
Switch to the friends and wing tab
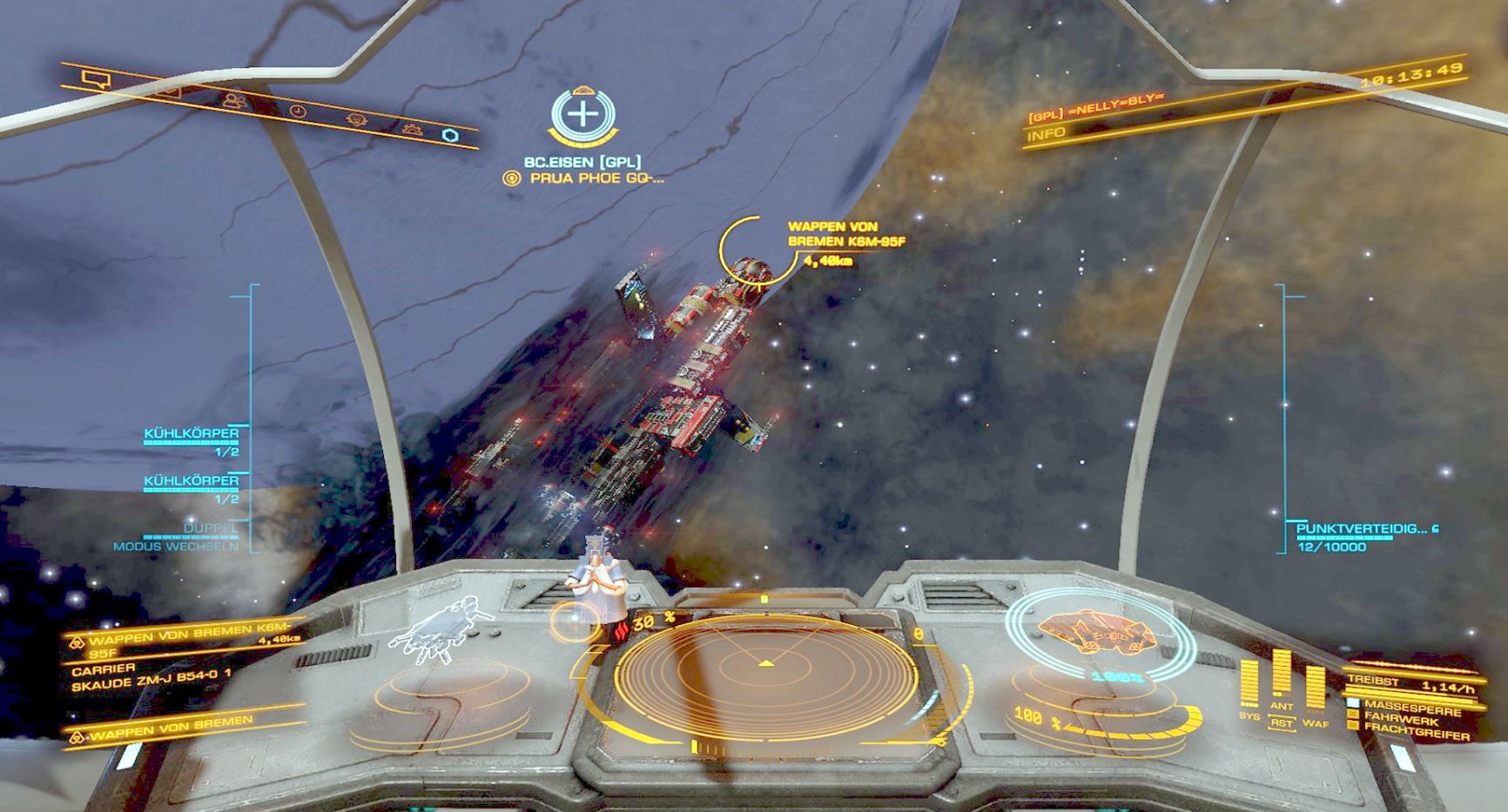tap(233, 101)
